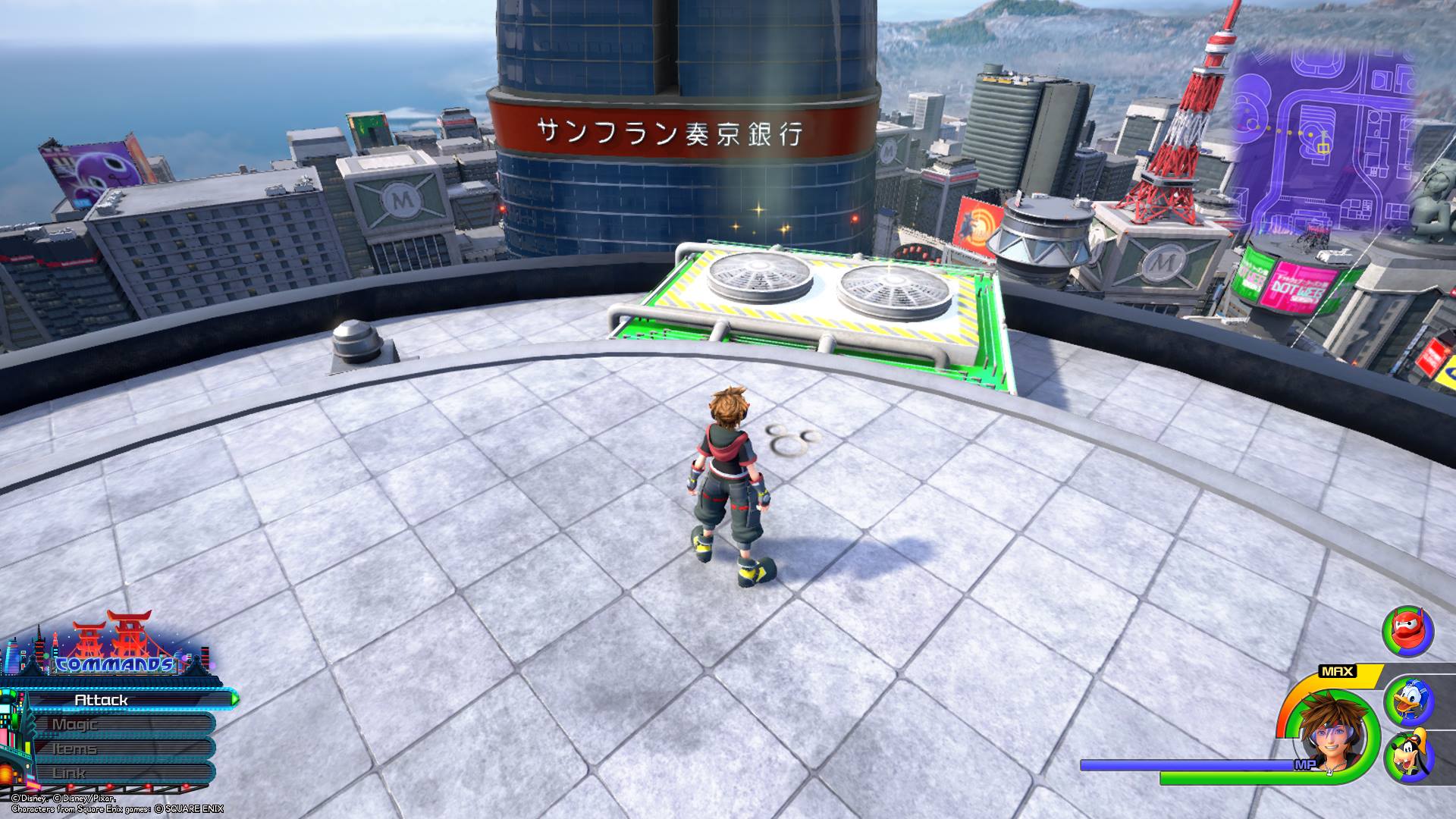Viewport: 1456px width, 819px height.
Task: Select the Link command
Action: tap(121, 773)
